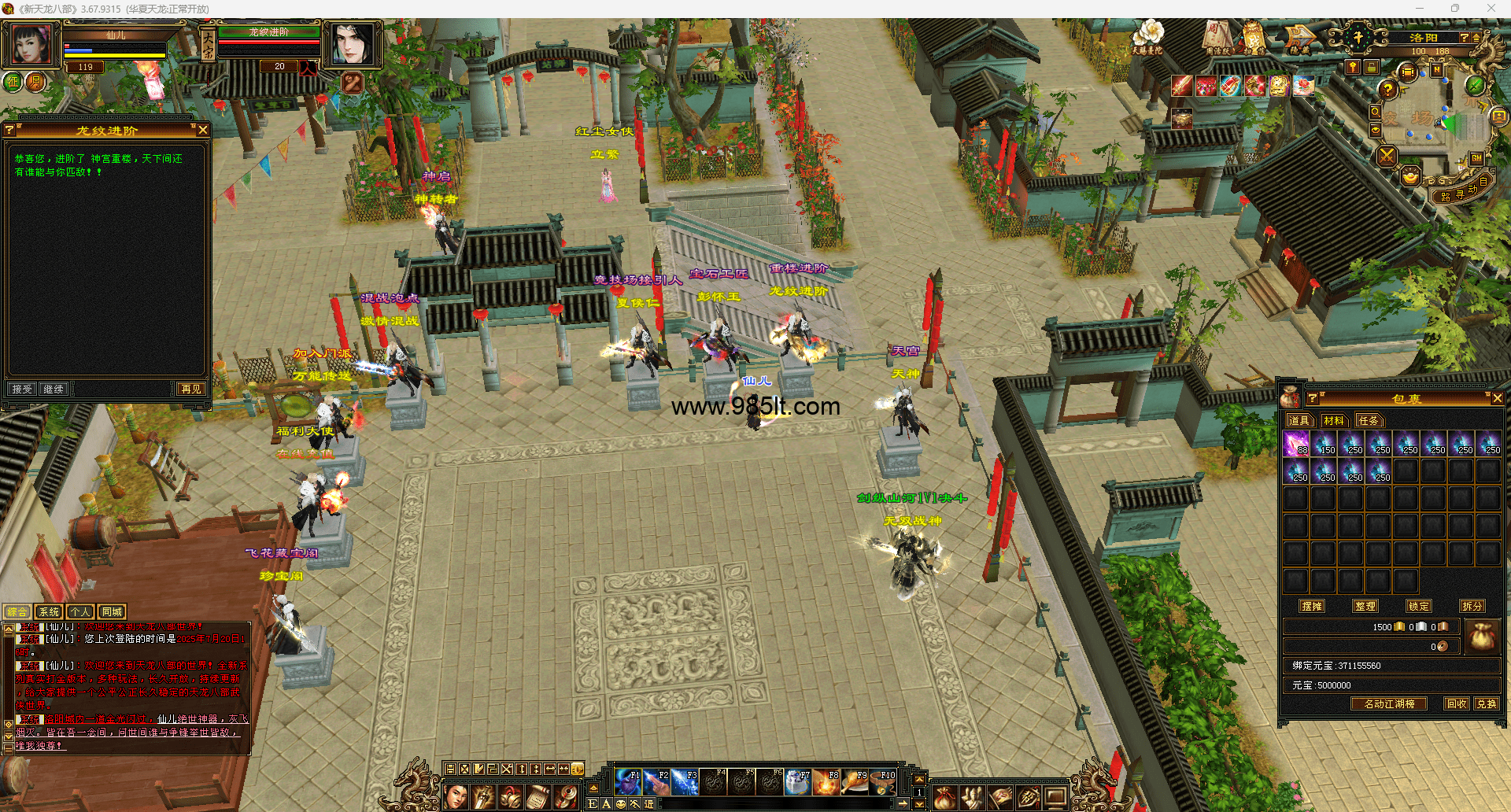
Task: Open the 名动江湖榜 ranking board
Action: [1389, 704]
